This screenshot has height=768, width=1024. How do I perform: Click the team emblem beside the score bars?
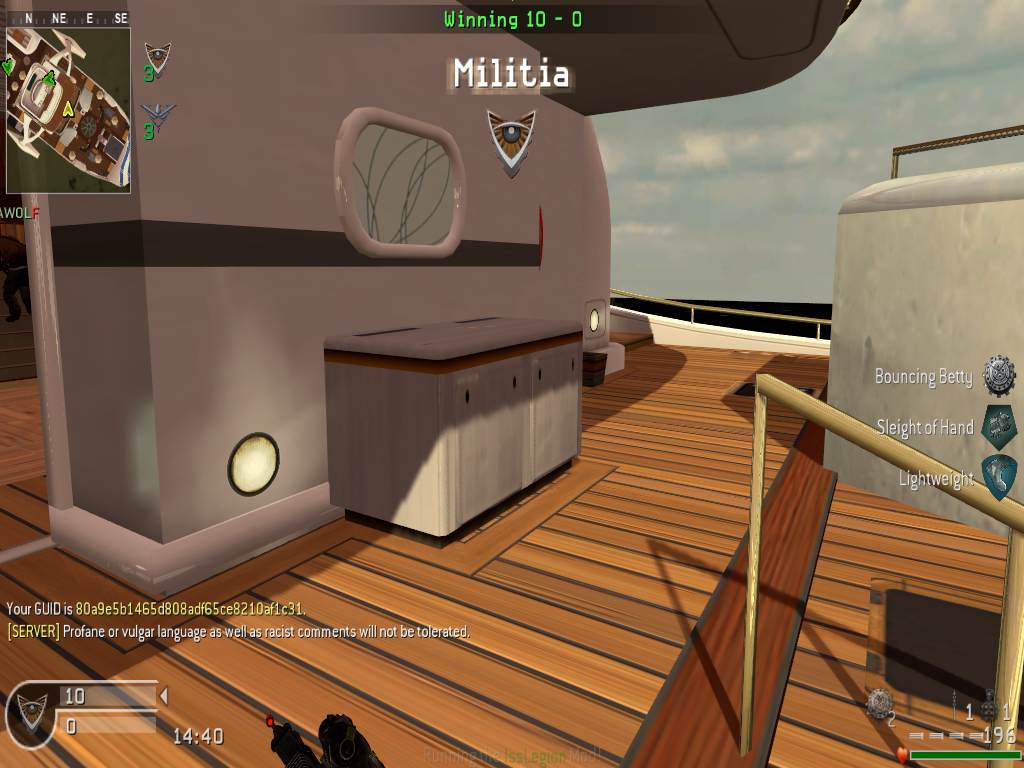[30, 714]
